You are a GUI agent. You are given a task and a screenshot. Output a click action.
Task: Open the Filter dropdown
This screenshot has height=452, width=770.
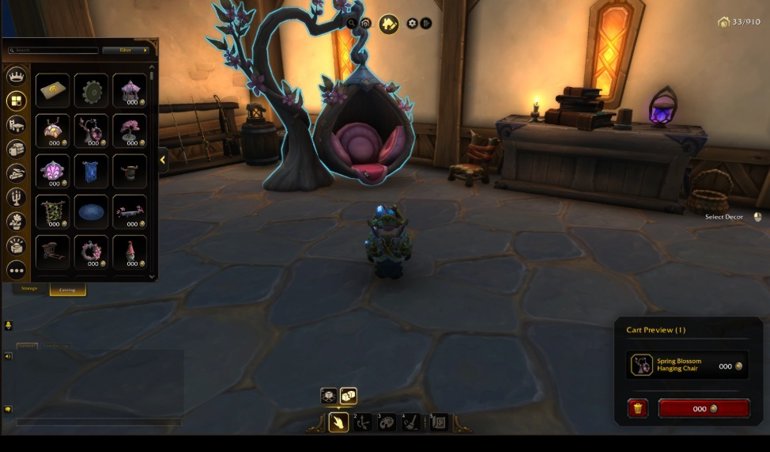(125, 50)
